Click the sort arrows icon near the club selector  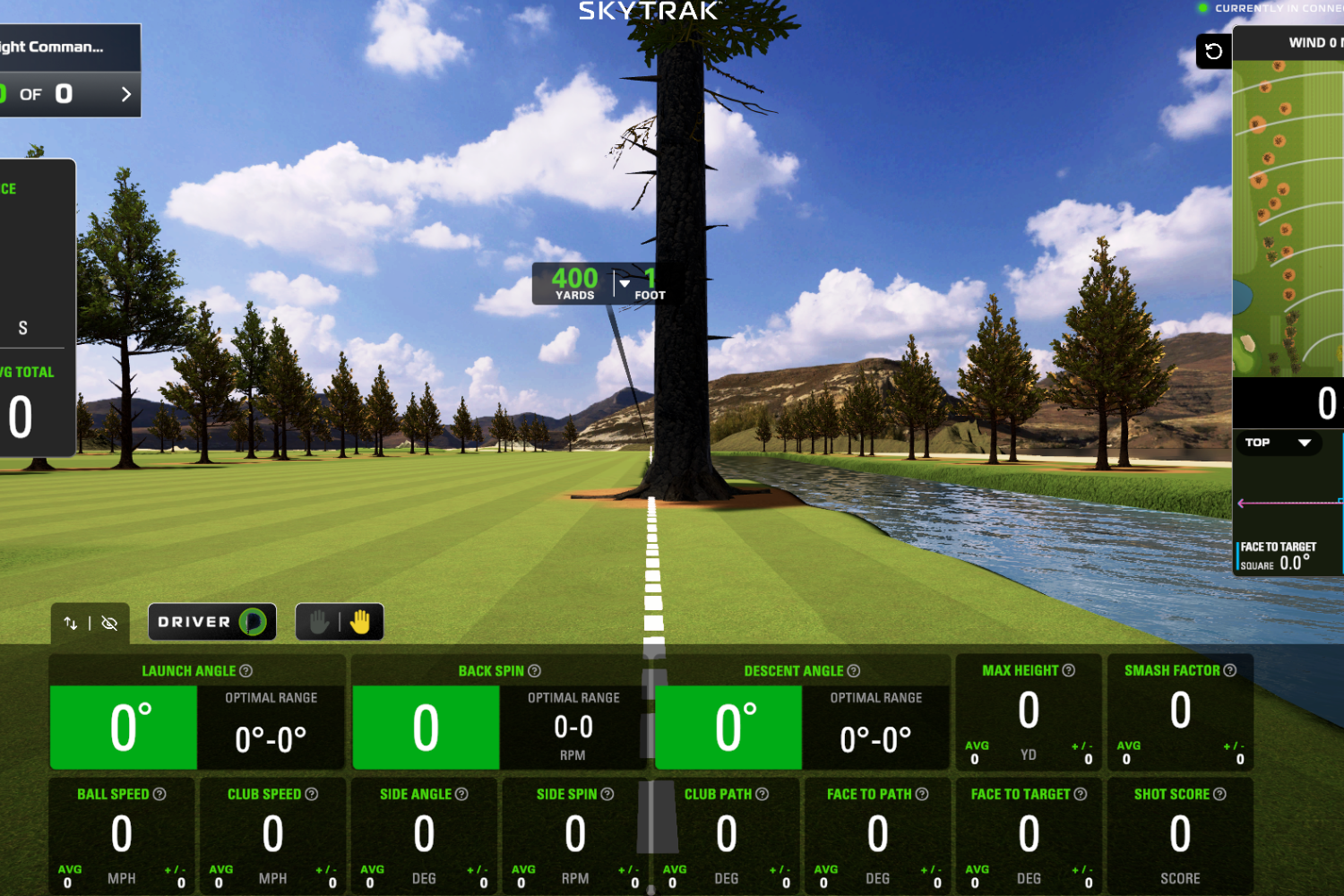click(72, 623)
